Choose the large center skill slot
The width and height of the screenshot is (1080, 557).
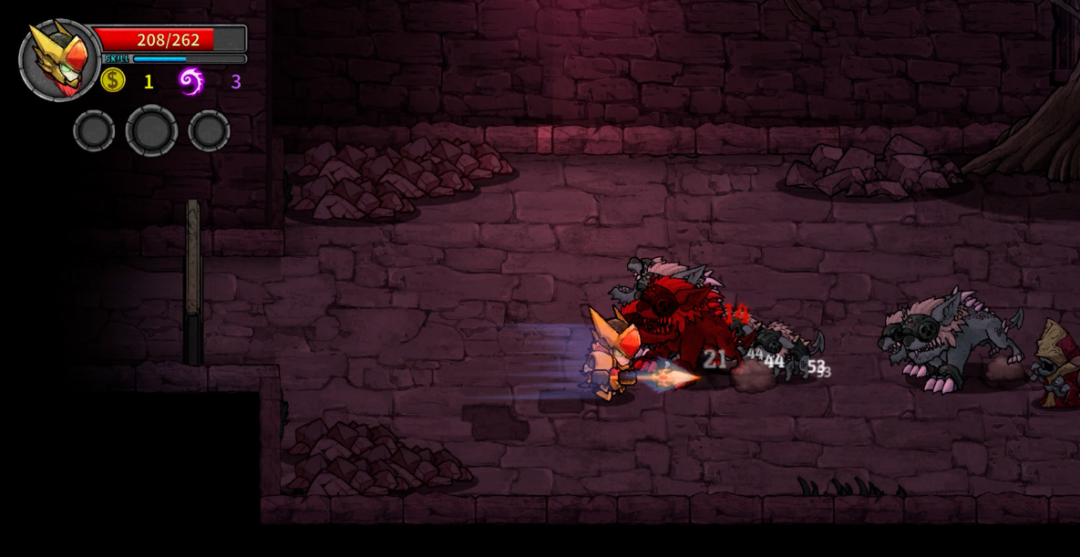[152, 131]
